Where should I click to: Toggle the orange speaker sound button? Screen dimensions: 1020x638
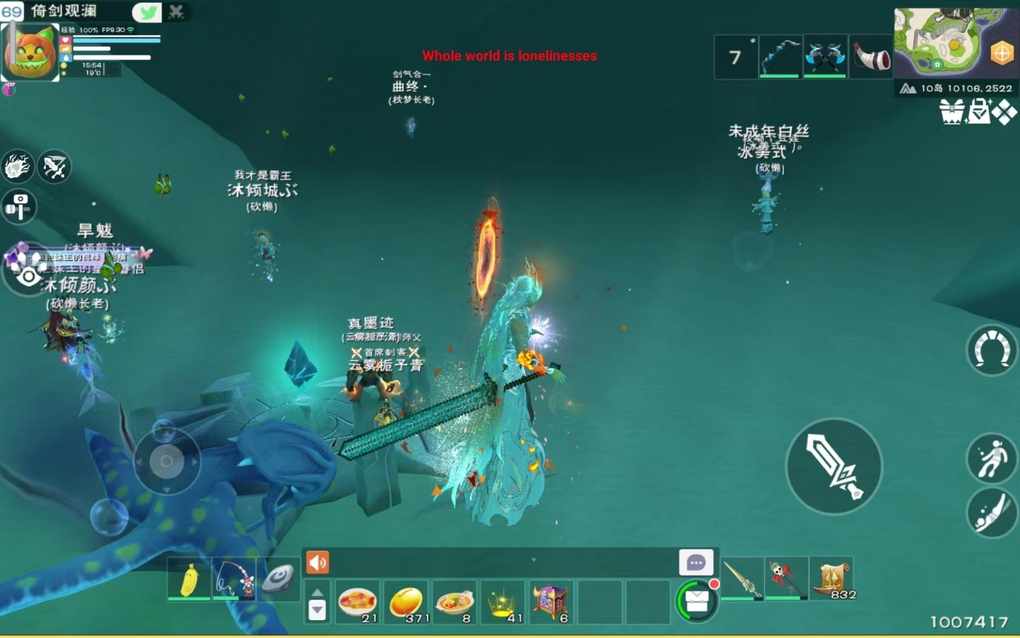click(317, 563)
